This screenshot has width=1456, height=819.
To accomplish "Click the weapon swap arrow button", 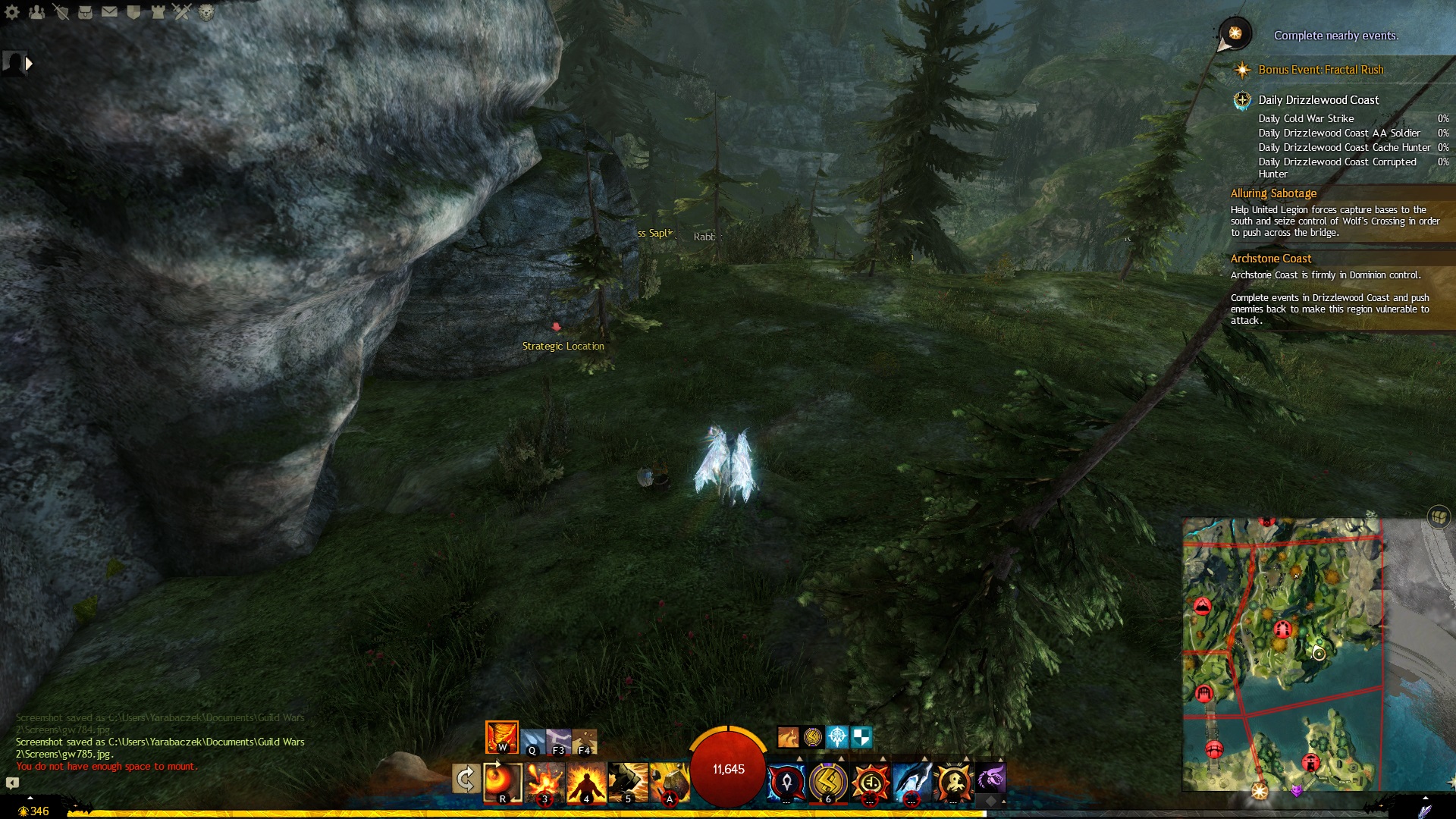I will [x=465, y=779].
